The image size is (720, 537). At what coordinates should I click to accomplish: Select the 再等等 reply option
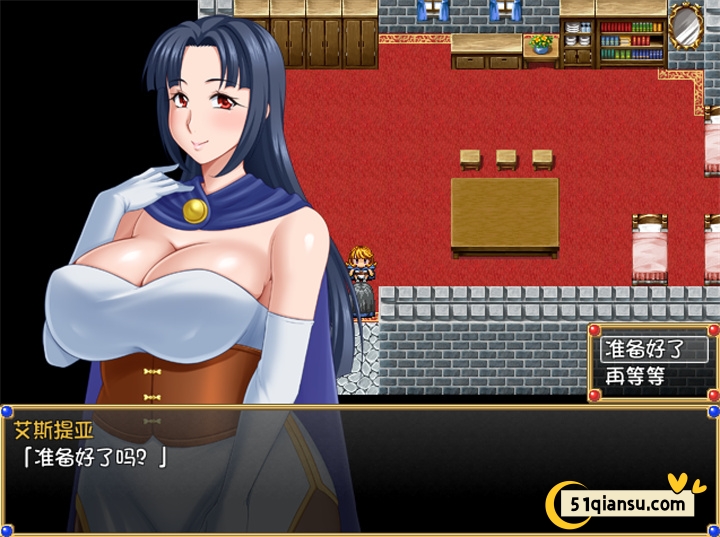tap(636, 376)
